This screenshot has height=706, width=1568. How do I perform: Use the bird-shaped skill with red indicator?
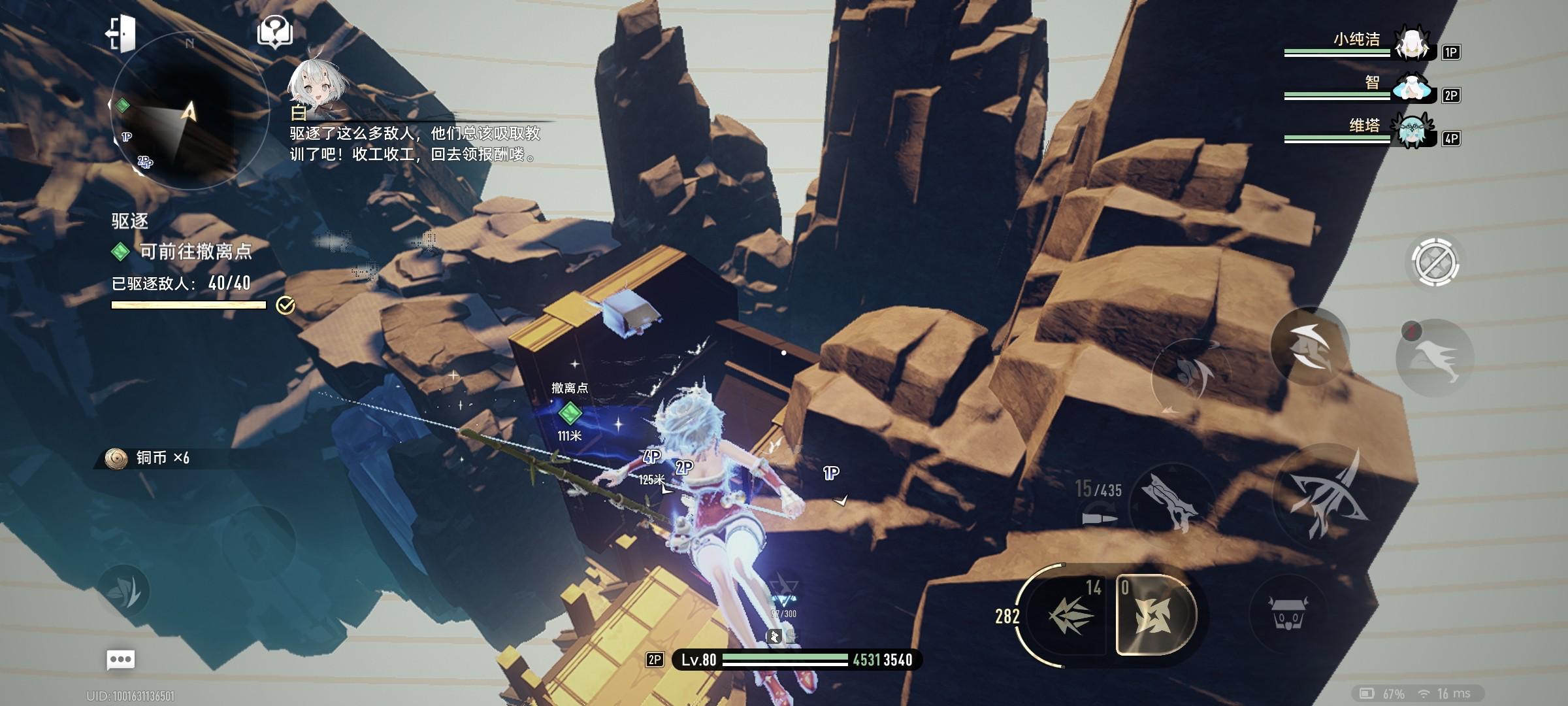click(x=1435, y=358)
